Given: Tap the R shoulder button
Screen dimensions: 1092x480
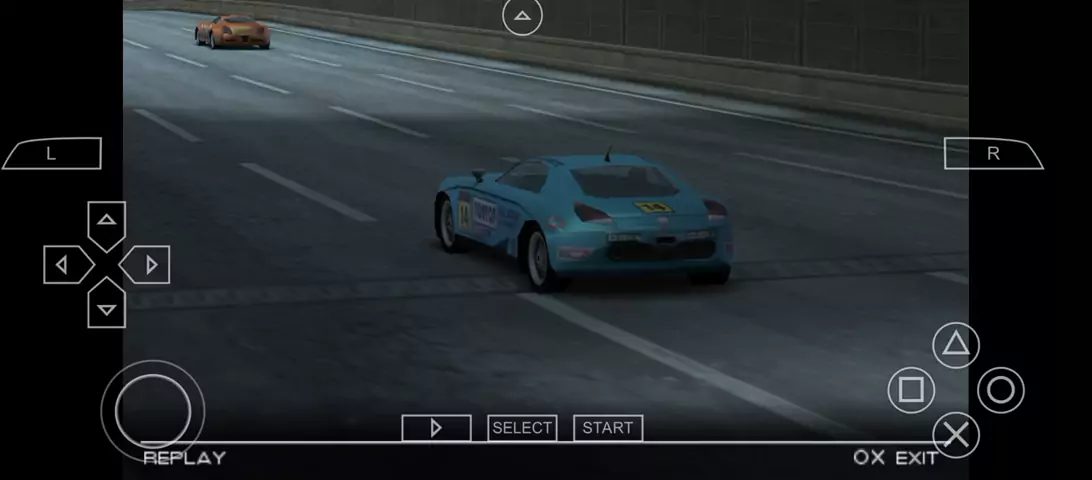Looking at the screenshot, I should [993, 154].
